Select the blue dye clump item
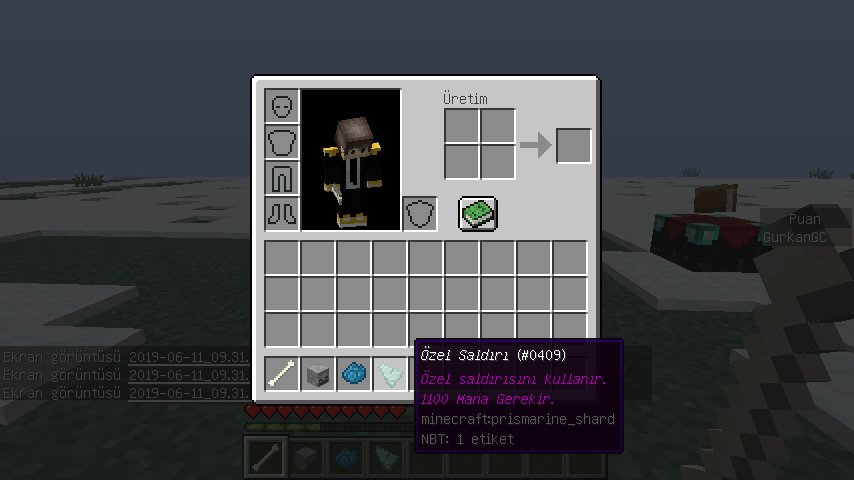Screen dimensions: 854x480 point(354,374)
